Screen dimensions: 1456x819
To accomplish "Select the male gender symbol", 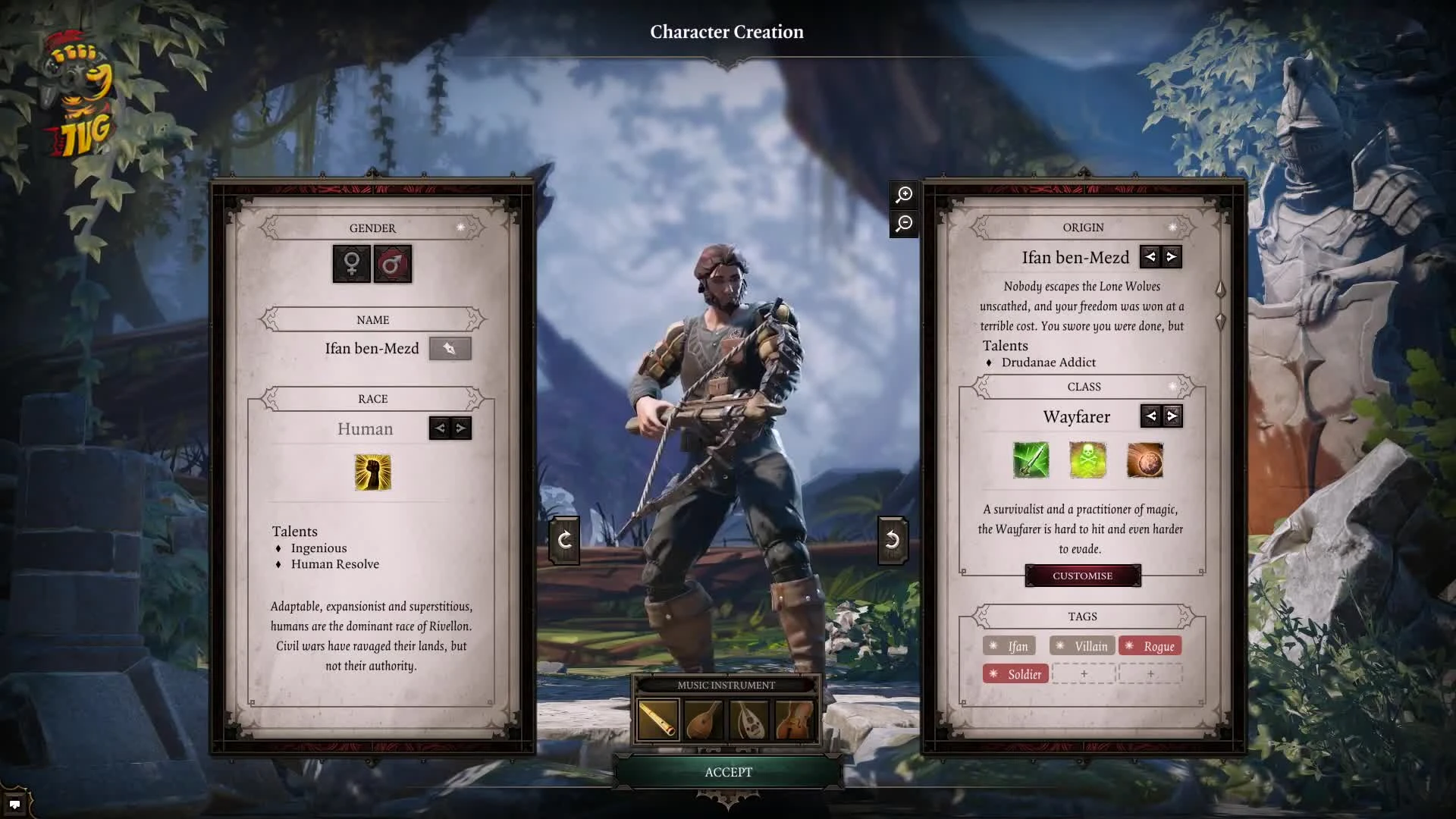I will tap(394, 264).
